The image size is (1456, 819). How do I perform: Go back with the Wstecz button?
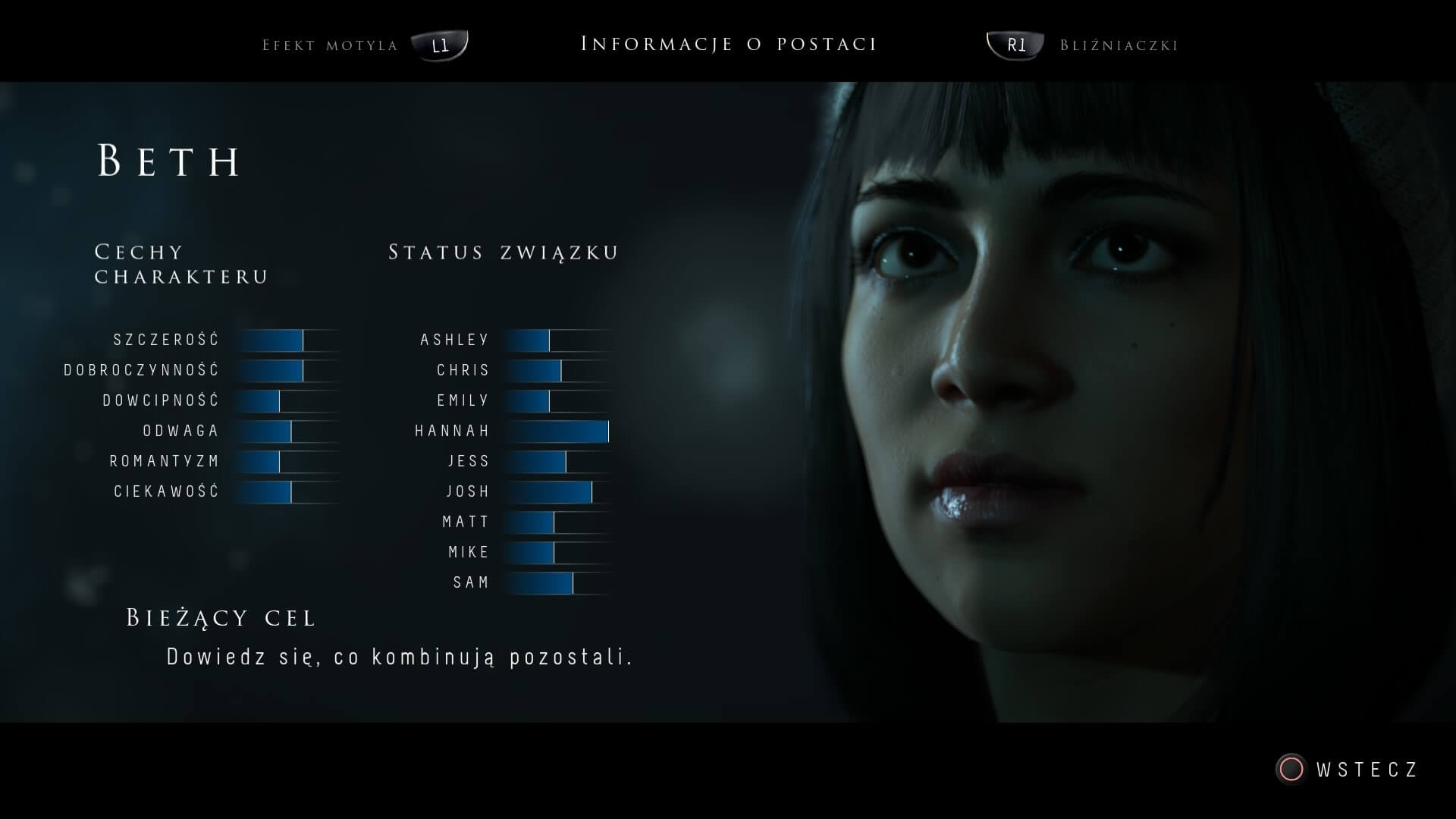(x=1347, y=770)
